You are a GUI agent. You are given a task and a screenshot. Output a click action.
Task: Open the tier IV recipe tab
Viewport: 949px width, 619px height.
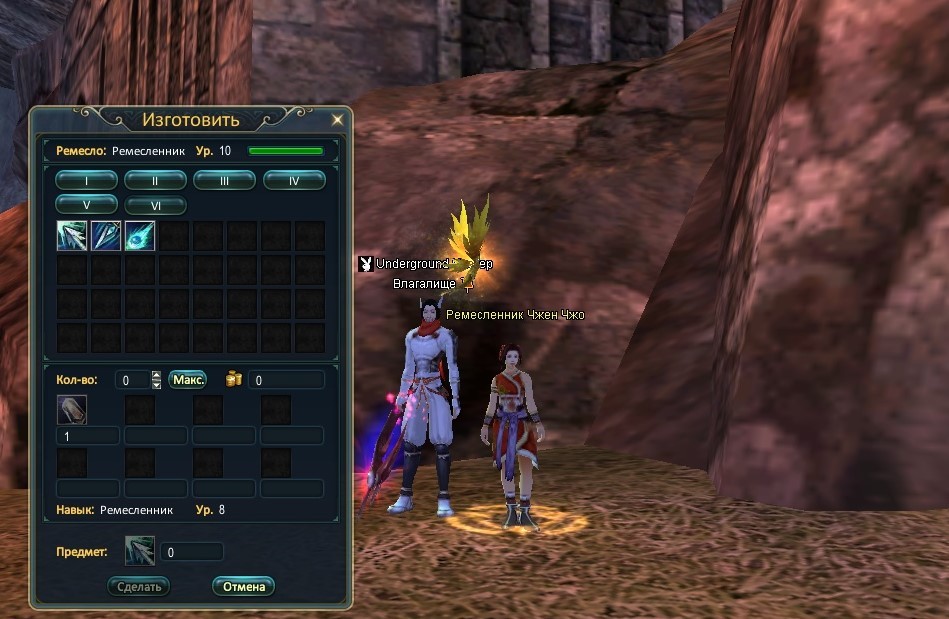[294, 181]
